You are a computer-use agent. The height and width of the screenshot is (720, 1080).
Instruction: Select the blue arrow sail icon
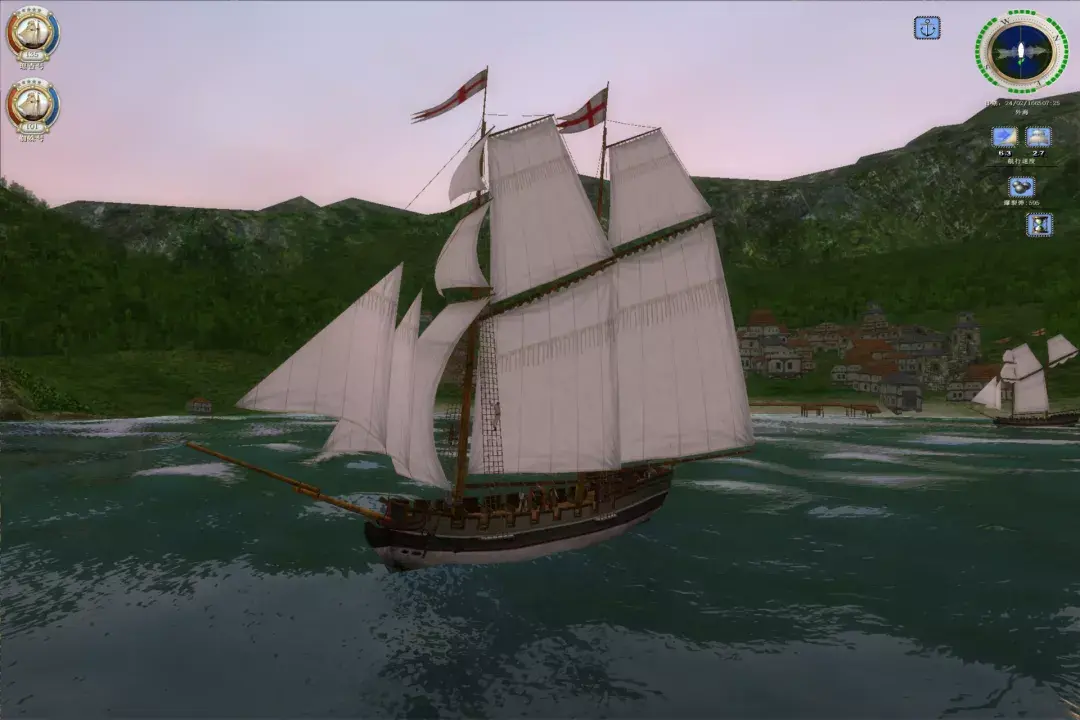tap(1004, 137)
